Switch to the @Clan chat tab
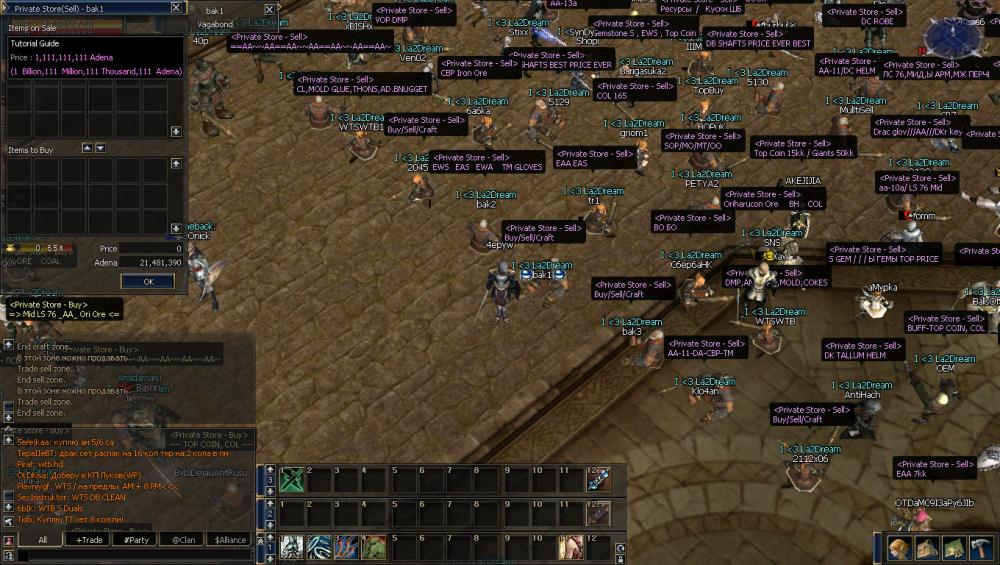Viewport: 1000px width, 565px height. point(183,539)
